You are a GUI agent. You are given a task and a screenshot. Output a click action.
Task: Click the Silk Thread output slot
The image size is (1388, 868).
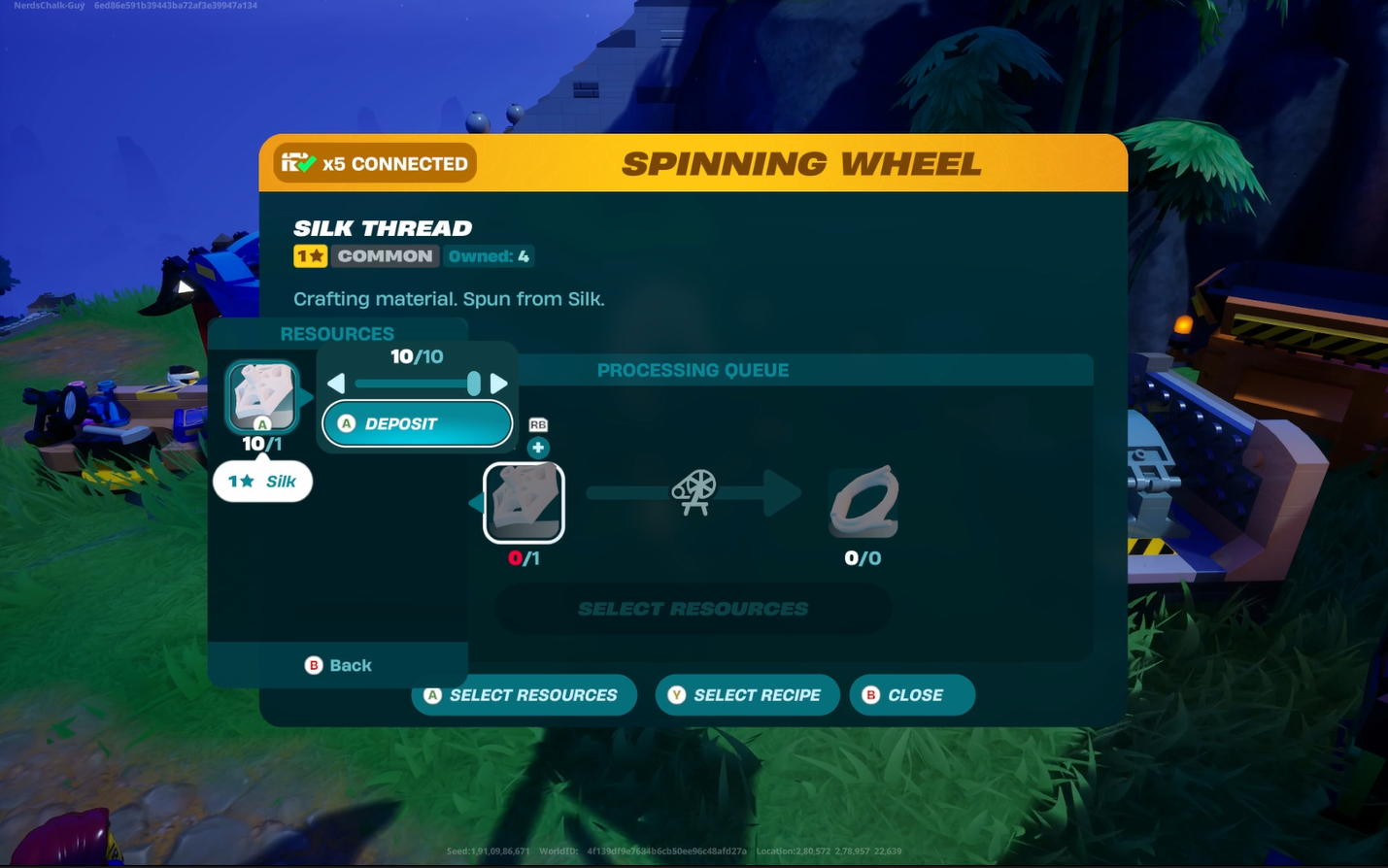click(x=863, y=502)
